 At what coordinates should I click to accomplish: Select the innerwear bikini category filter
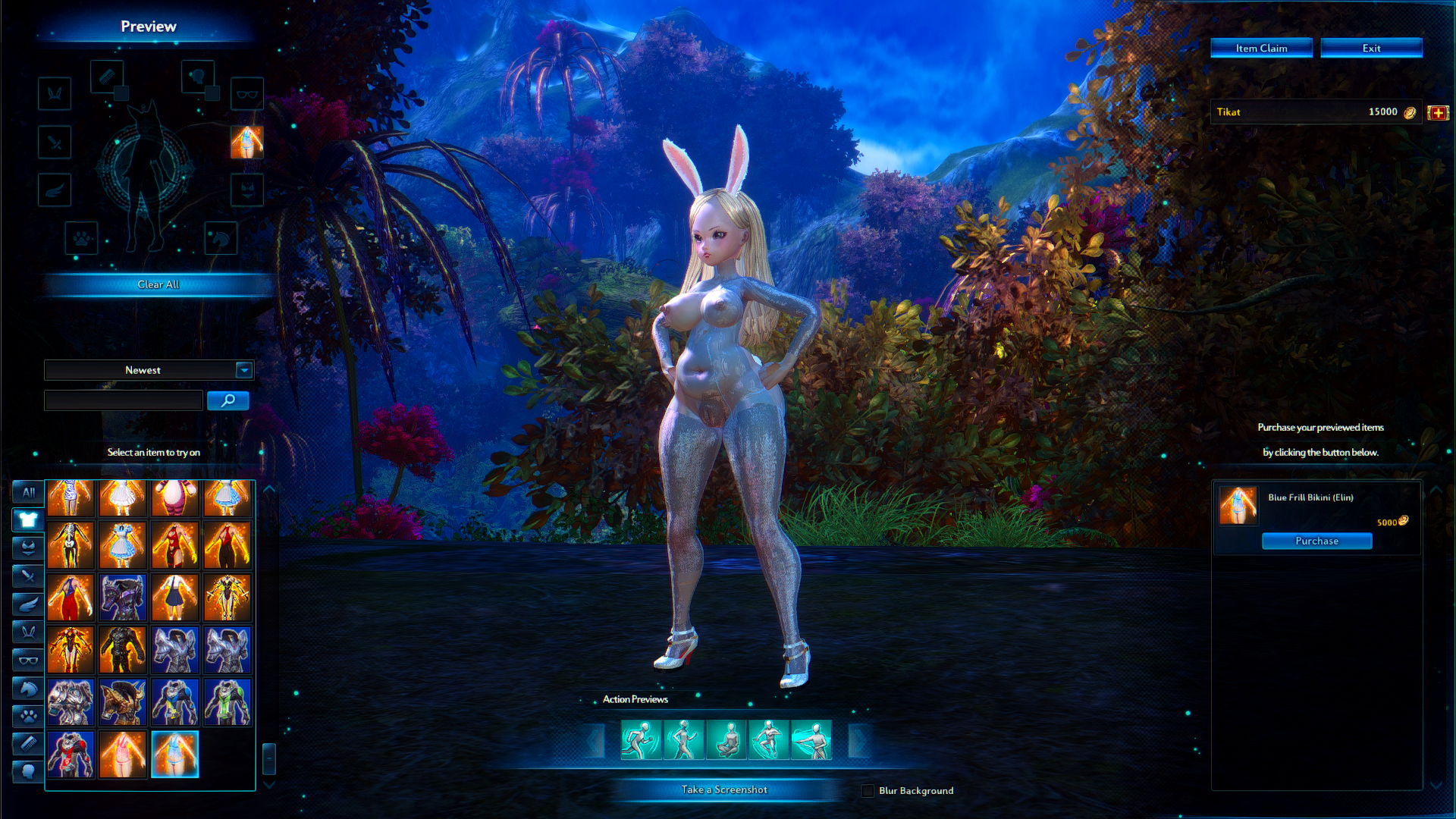point(27,548)
